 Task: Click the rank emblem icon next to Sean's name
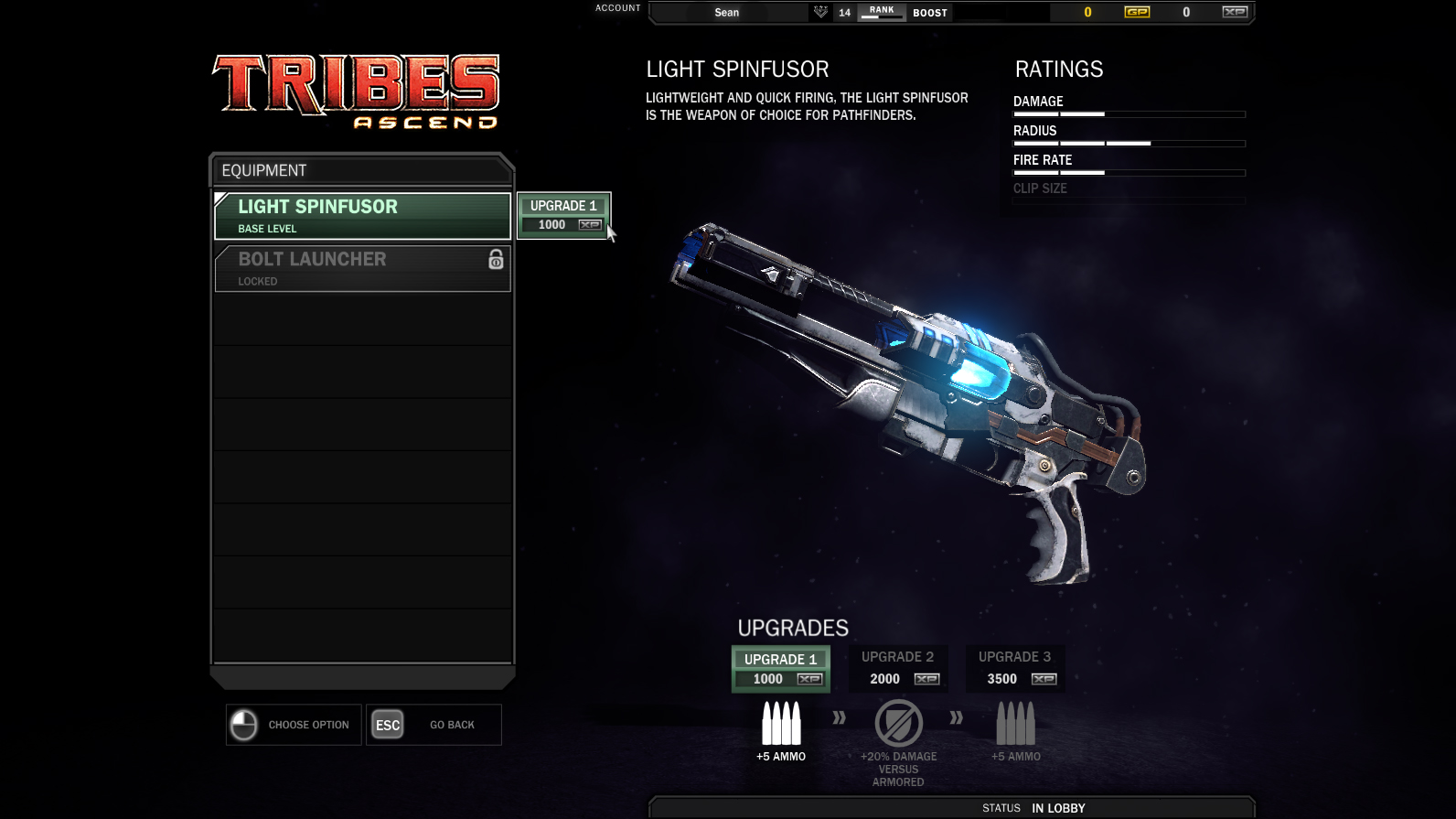coord(819,12)
